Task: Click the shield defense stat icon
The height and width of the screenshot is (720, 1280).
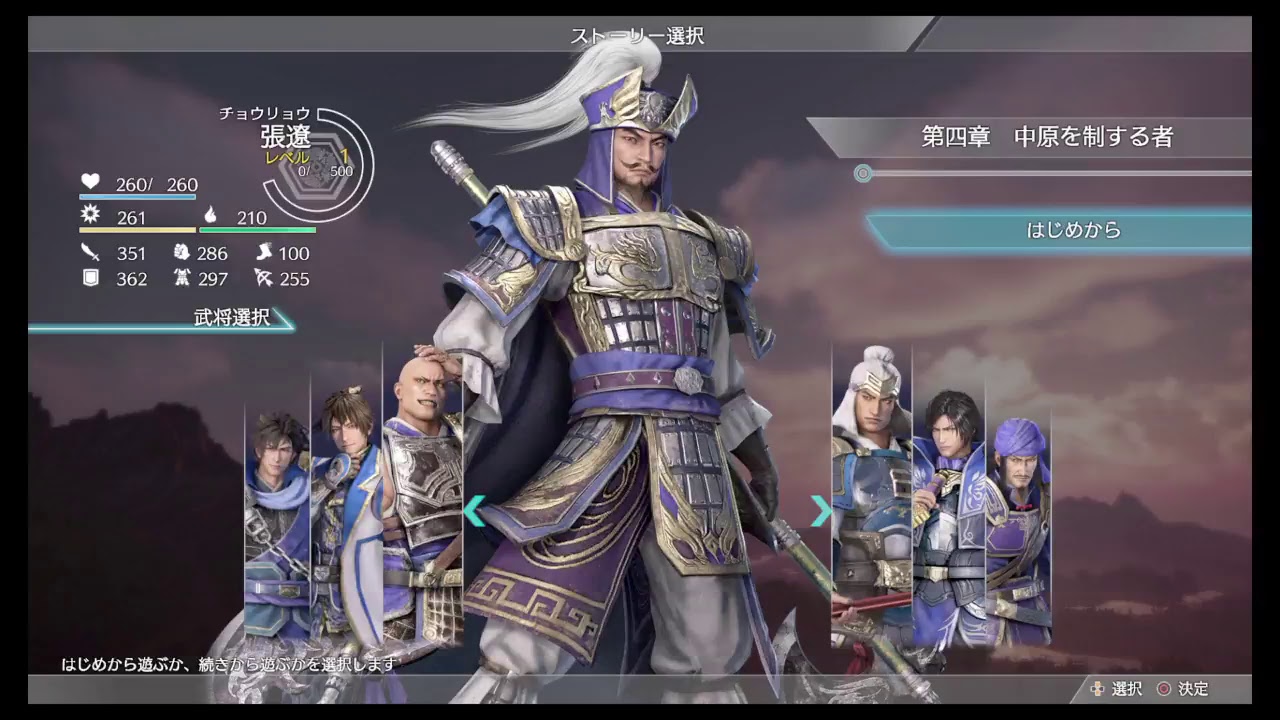Action: pyautogui.click(x=91, y=279)
